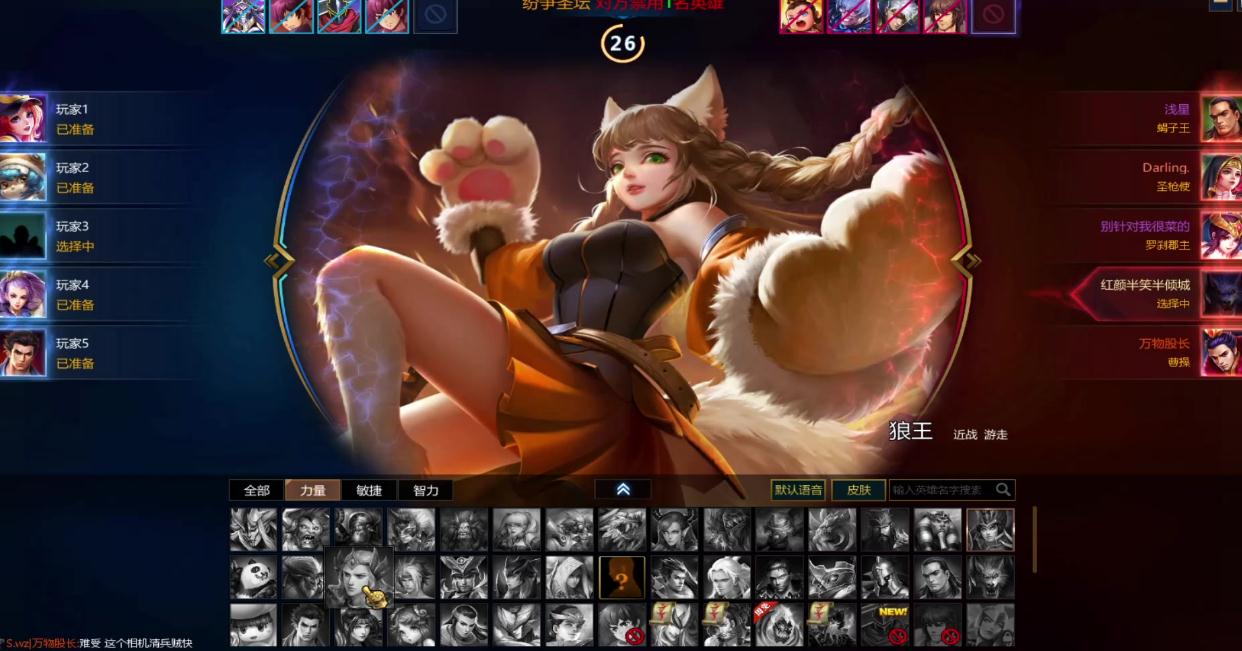1242x651 pixels.
Task: Click the 默认语音 voice button
Action: [798, 490]
